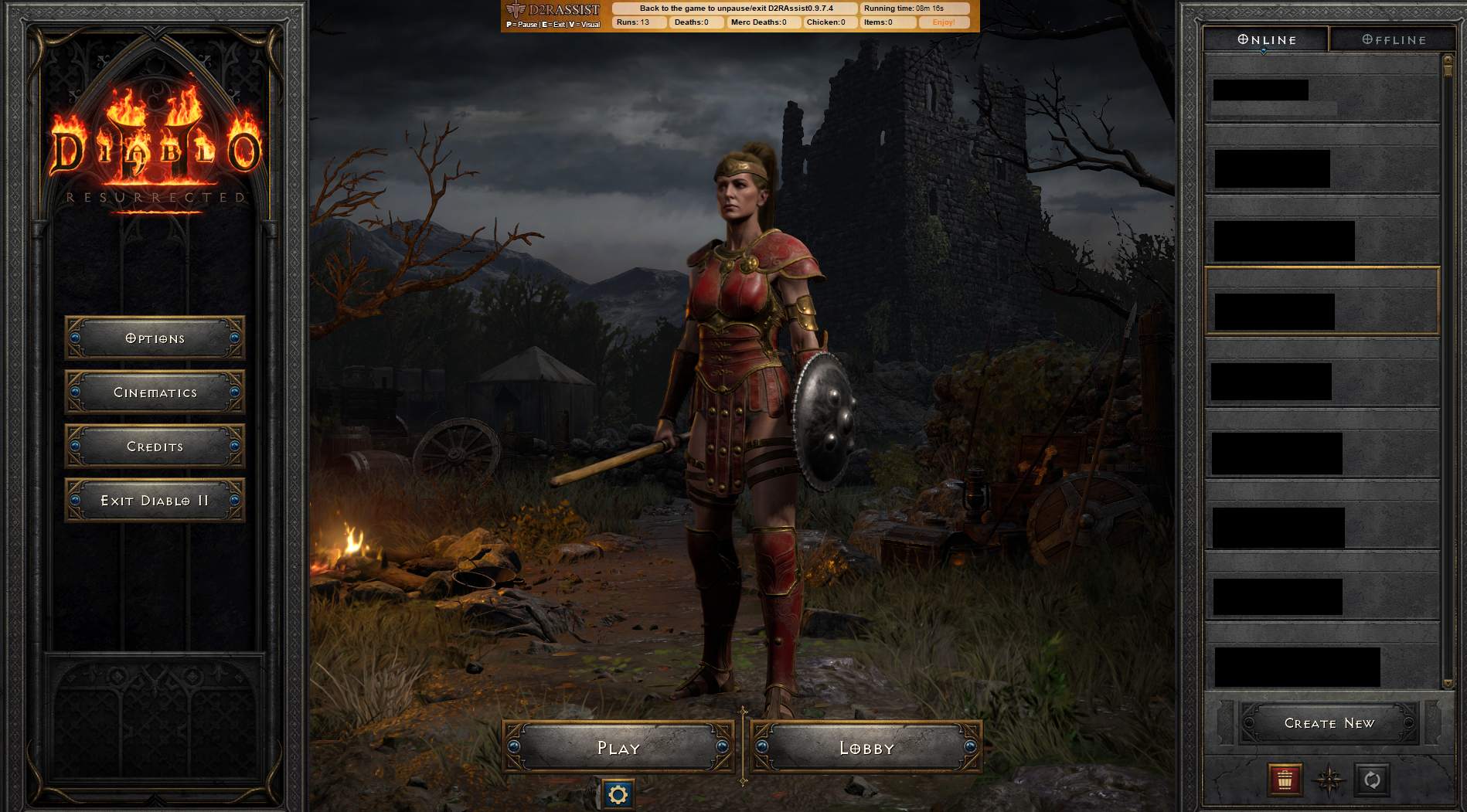Image resolution: width=1467 pixels, height=812 pixels.
Task: Watch the Cinematics
Action: 155,392
